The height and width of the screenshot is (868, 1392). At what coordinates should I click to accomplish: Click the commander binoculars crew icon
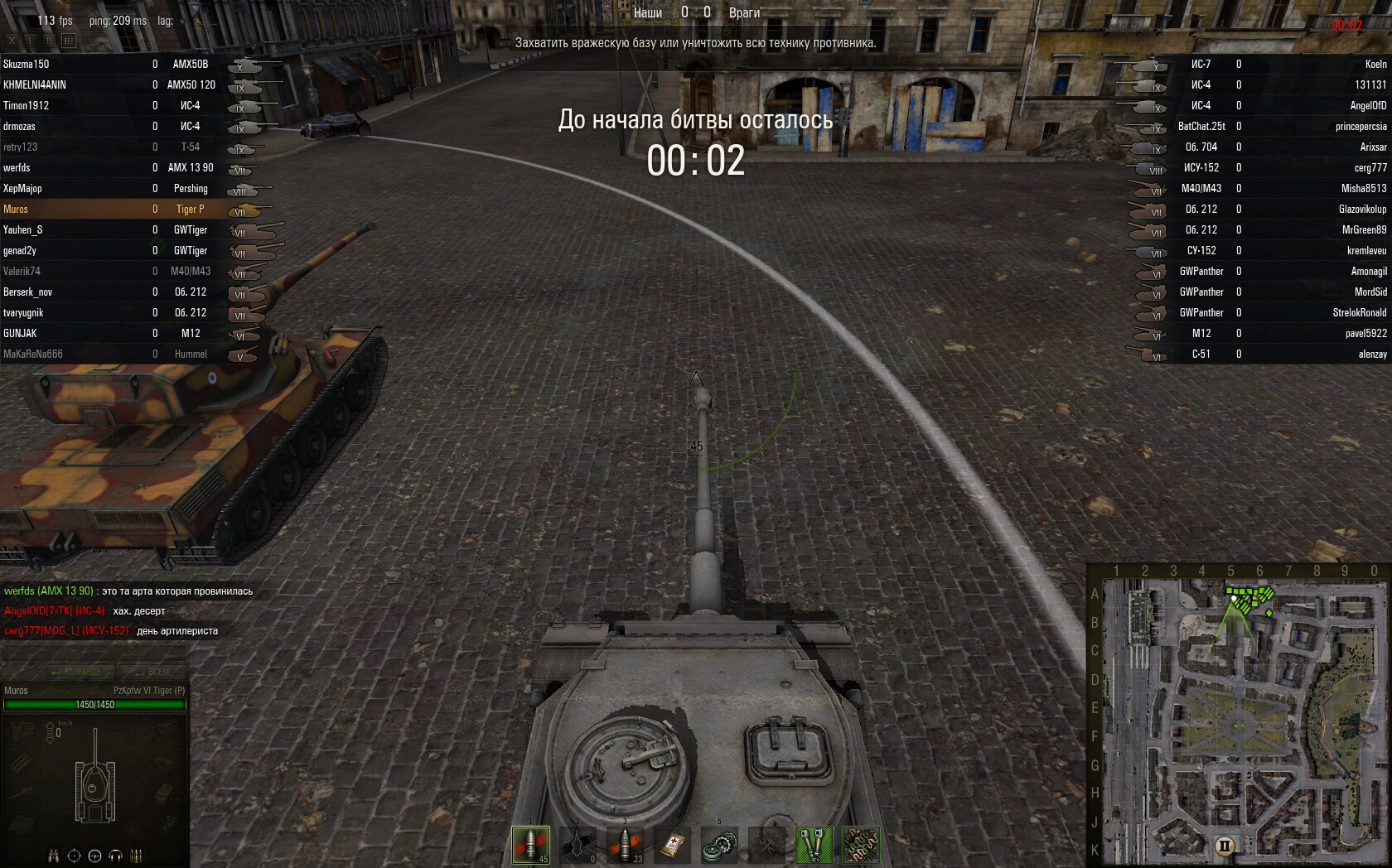click(53, 856)
